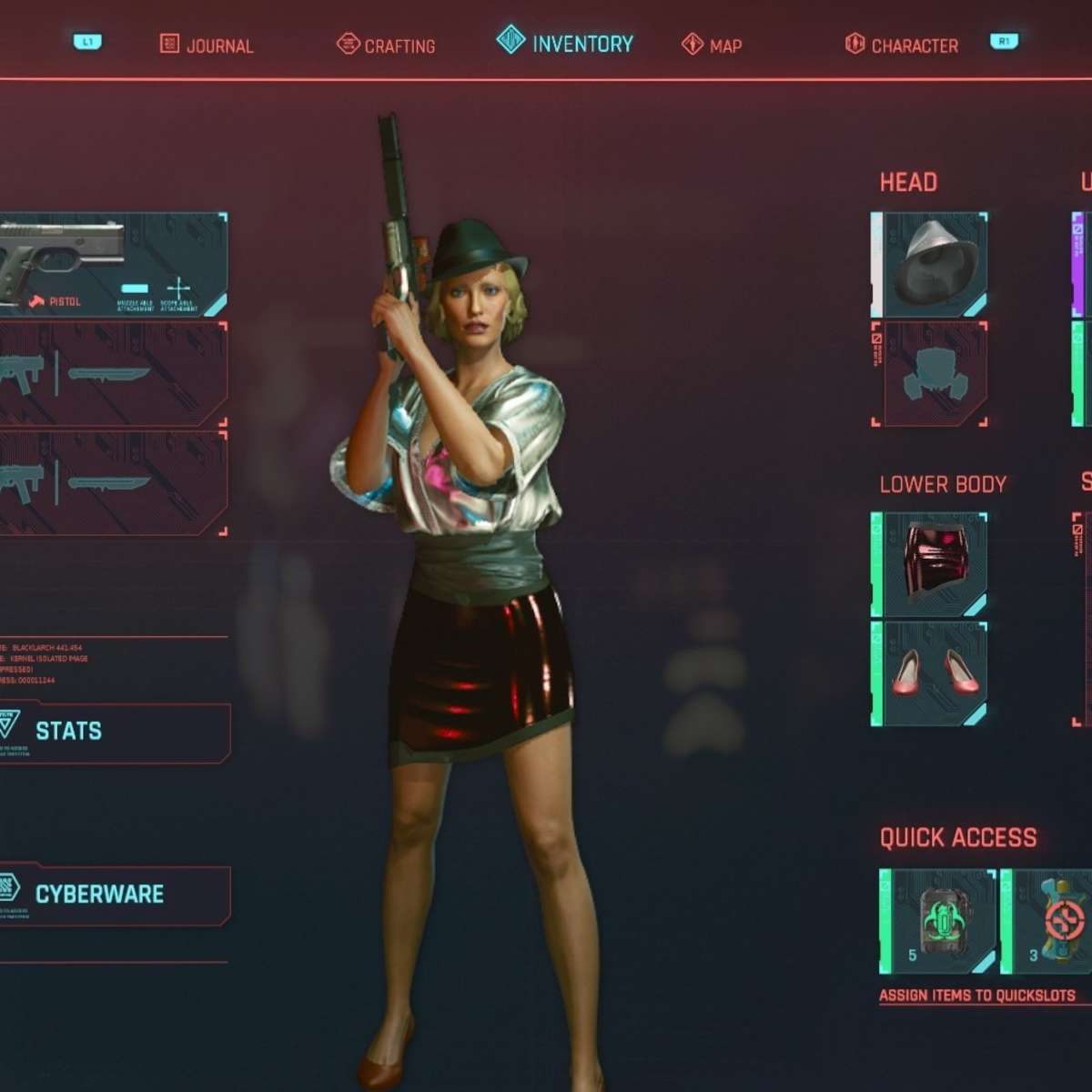
Task: Go to the Character tab
Action: coord(902,45)
